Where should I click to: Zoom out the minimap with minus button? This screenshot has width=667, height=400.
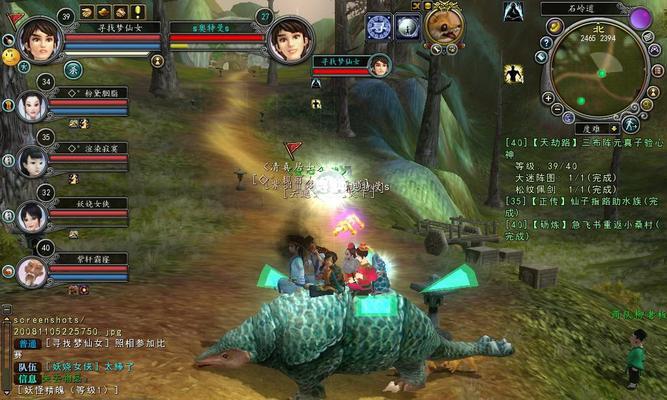[555, 110]
